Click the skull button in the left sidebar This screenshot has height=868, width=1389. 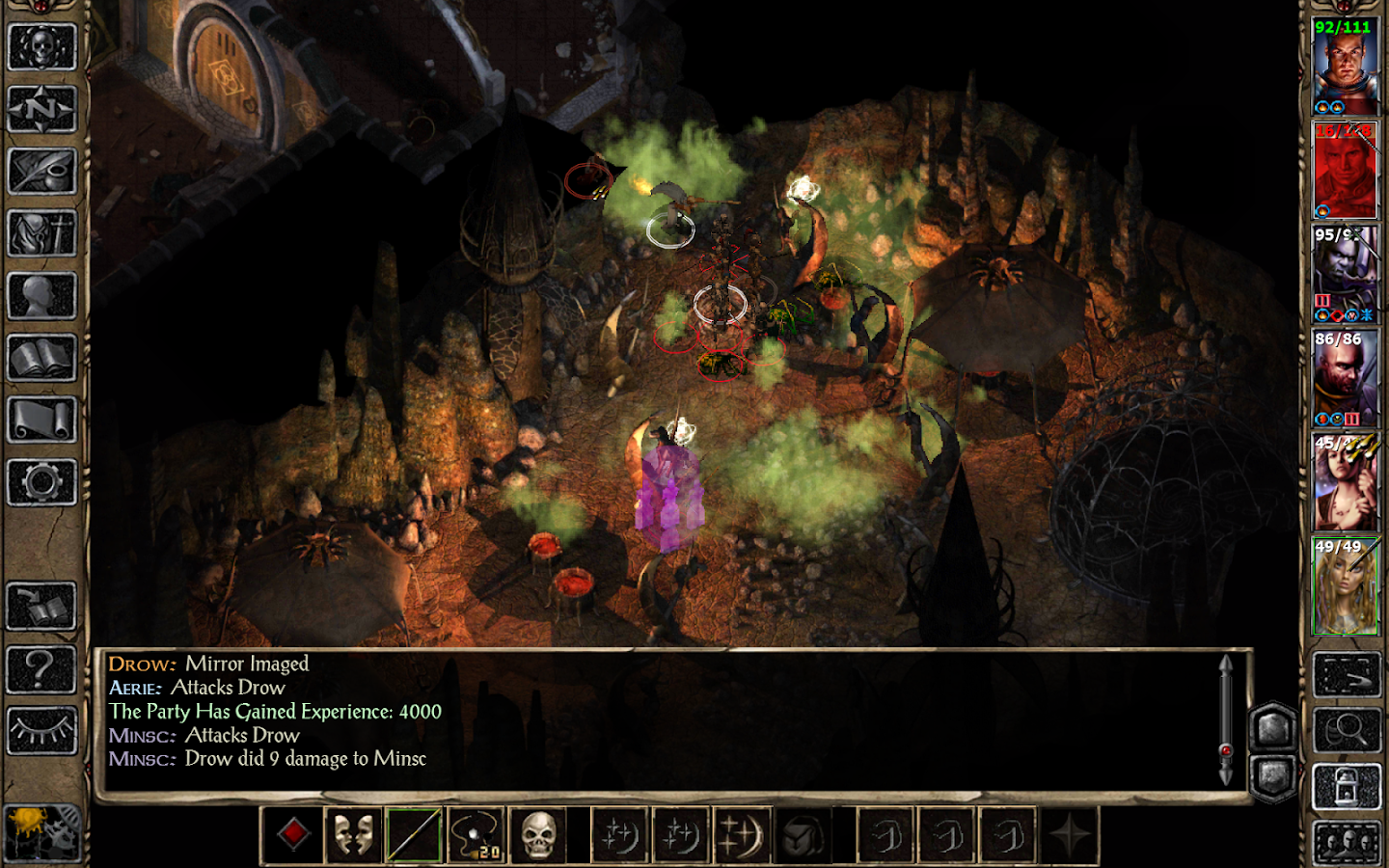(x=41, y=47)
